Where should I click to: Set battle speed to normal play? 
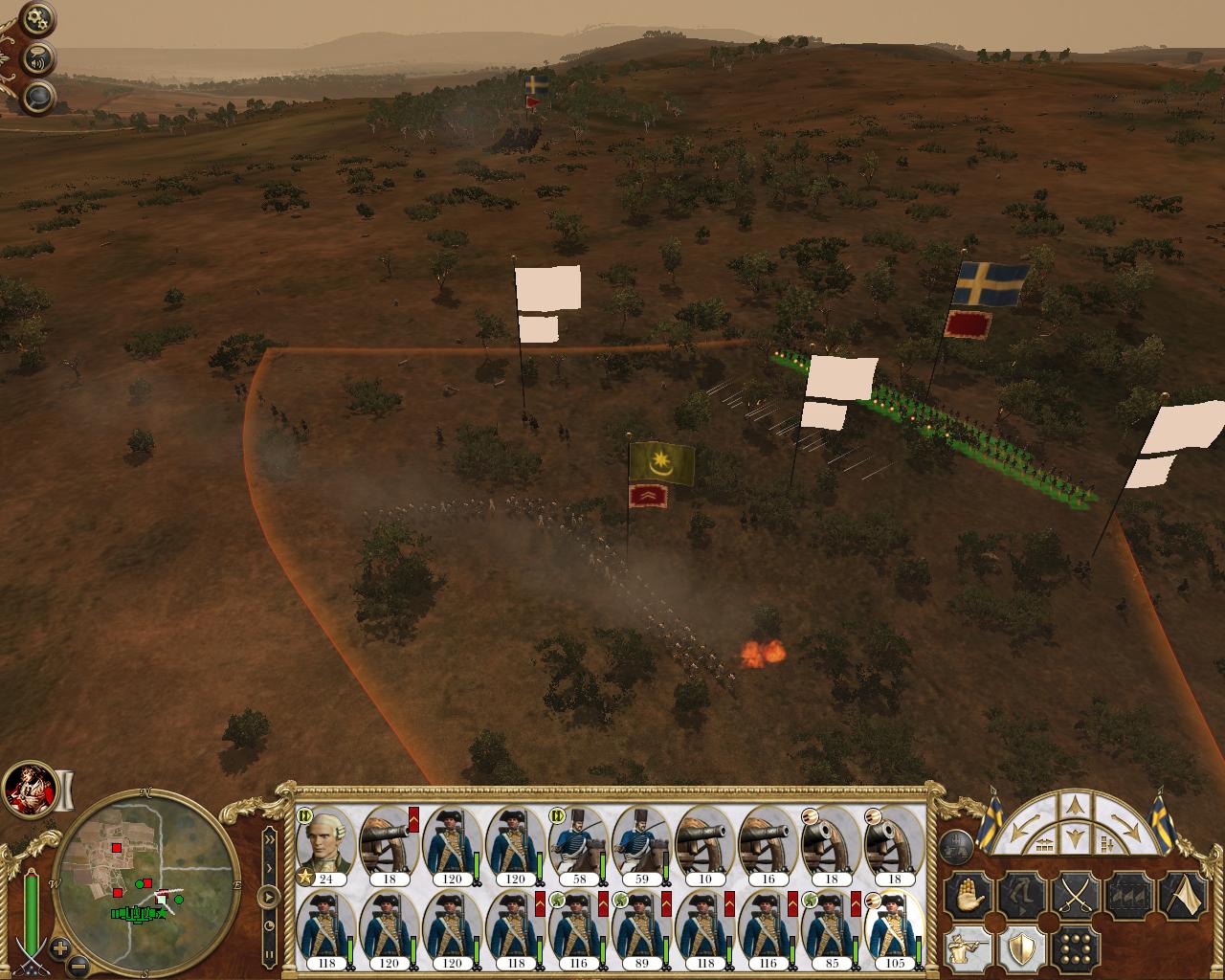[269, 897]
